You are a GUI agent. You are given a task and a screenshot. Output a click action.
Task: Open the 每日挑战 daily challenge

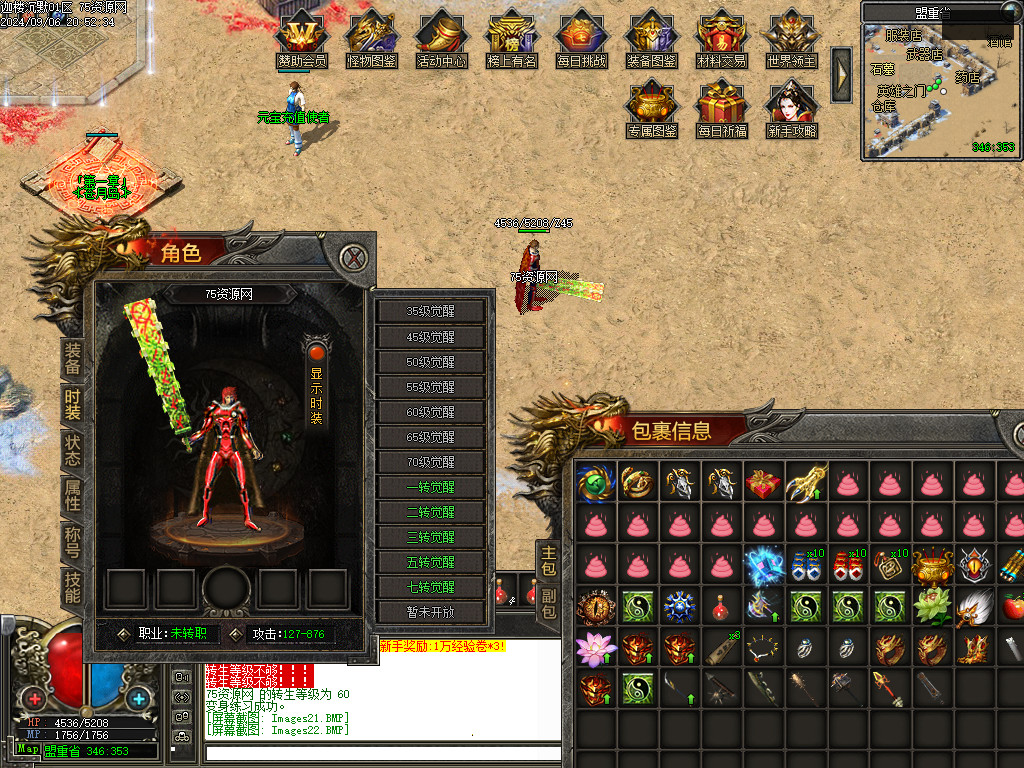point(582,40)
